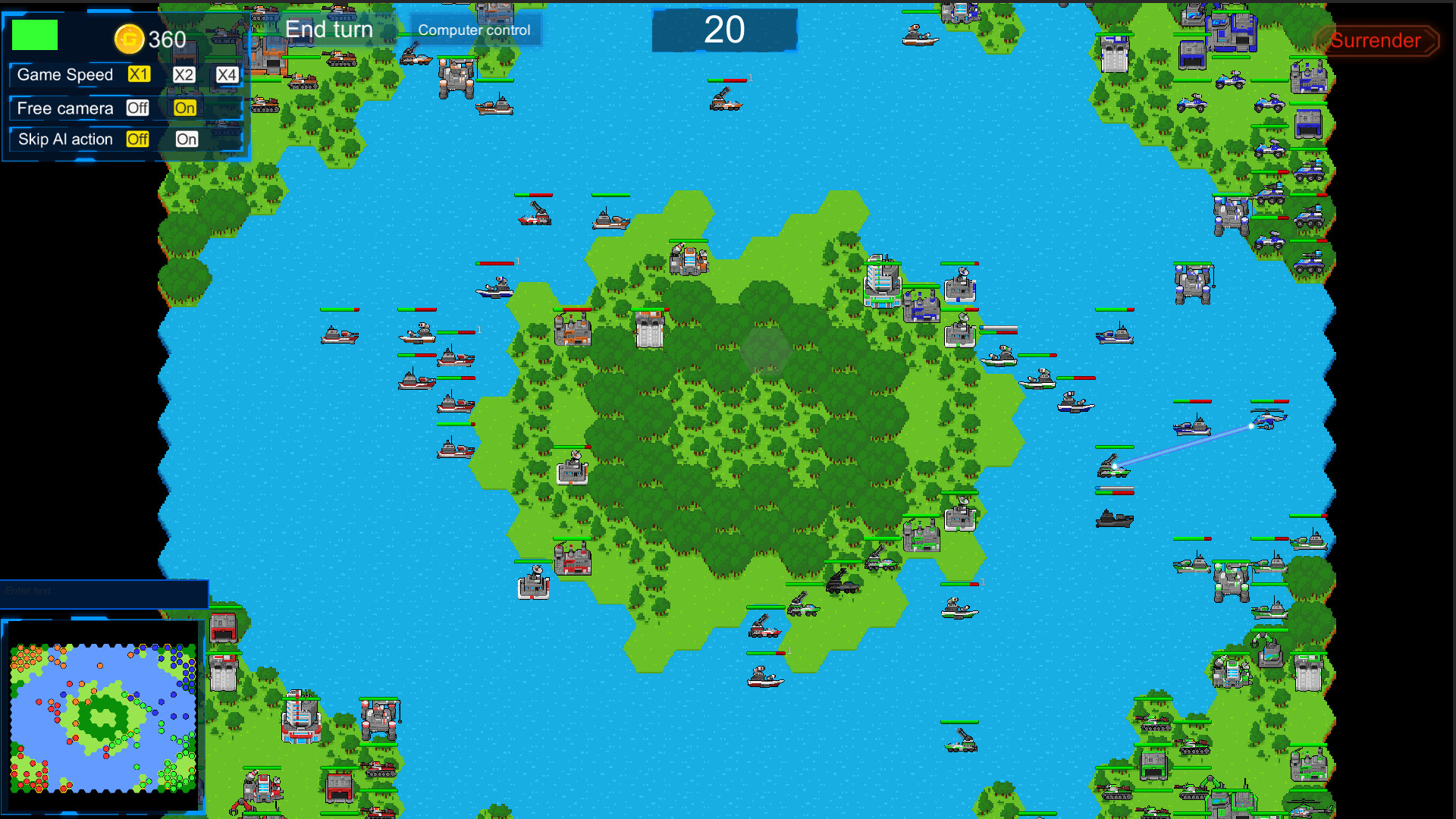This screenshot has width=1456, height=819.
Task: Turn Free camera Off
Action: point(137,108)
